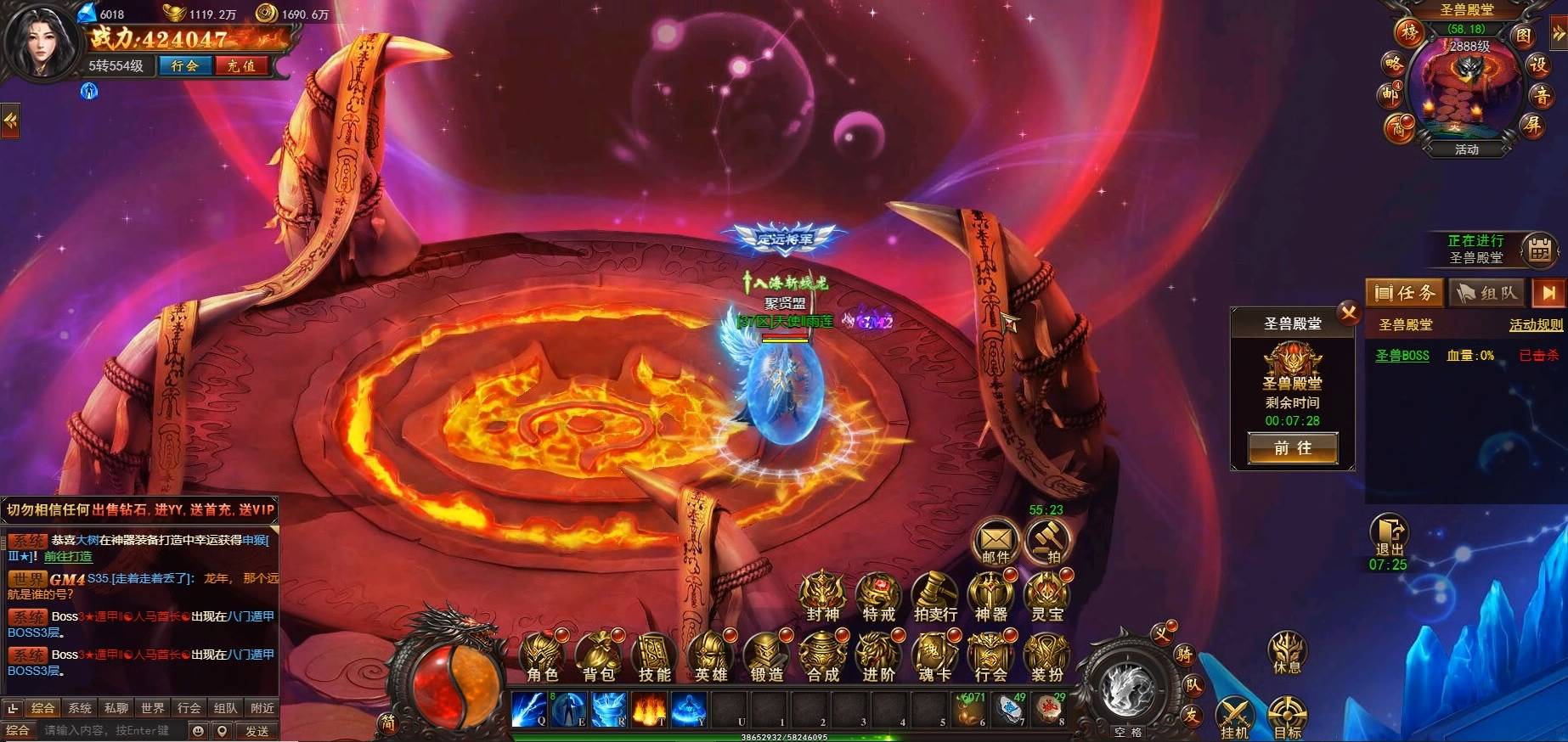Send chat with the 发送 button
1568x742 pixels.
(257, 730)
